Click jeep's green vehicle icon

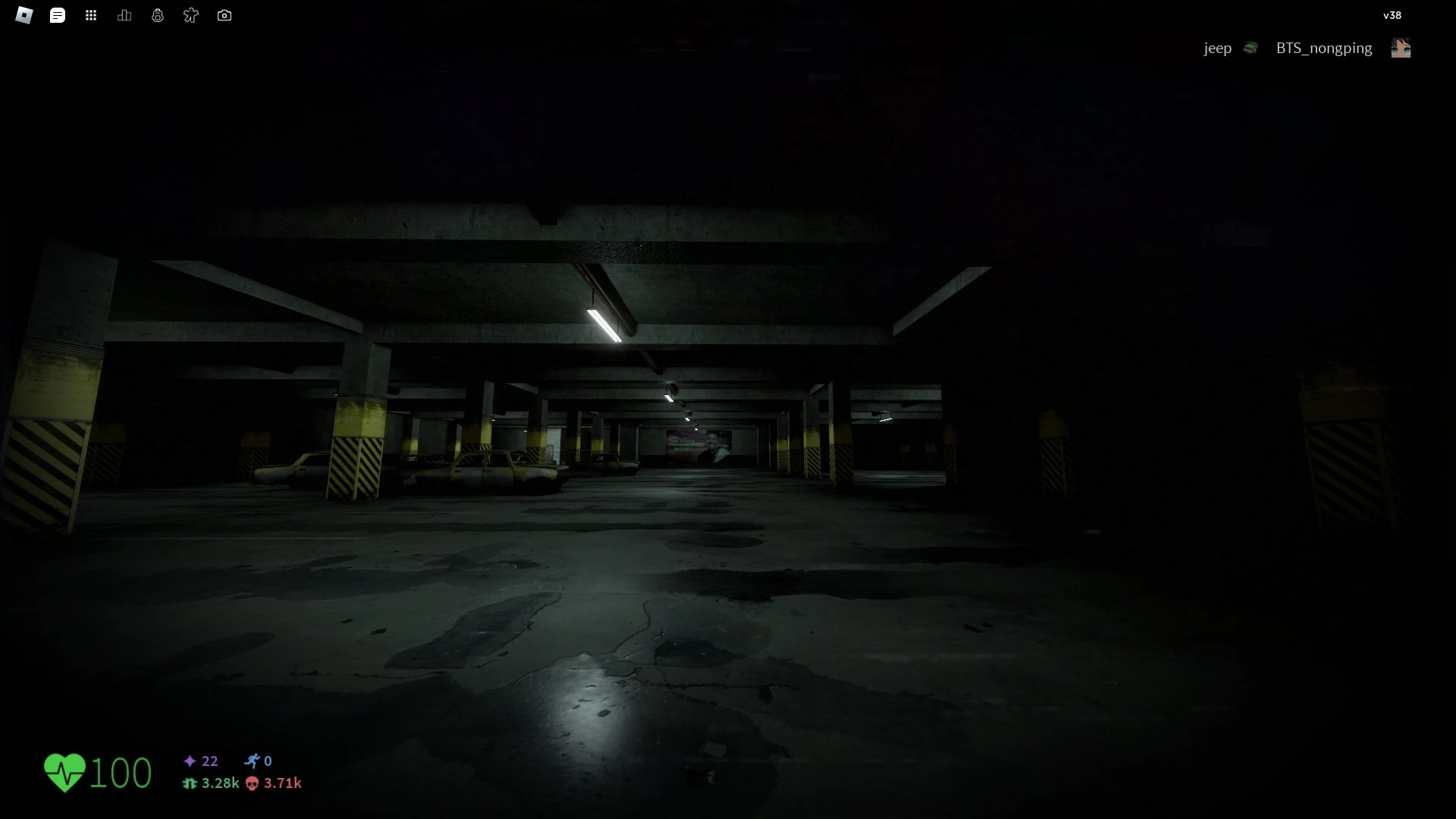pyautogui.click(x=1250, y=47)
